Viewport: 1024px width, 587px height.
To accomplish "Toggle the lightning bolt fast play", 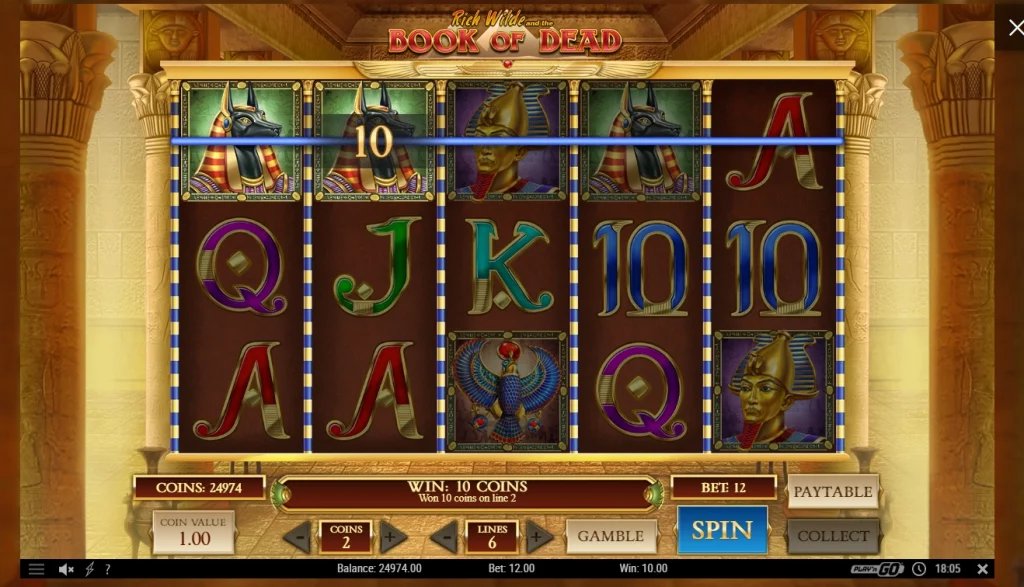I will pos(89,569).
